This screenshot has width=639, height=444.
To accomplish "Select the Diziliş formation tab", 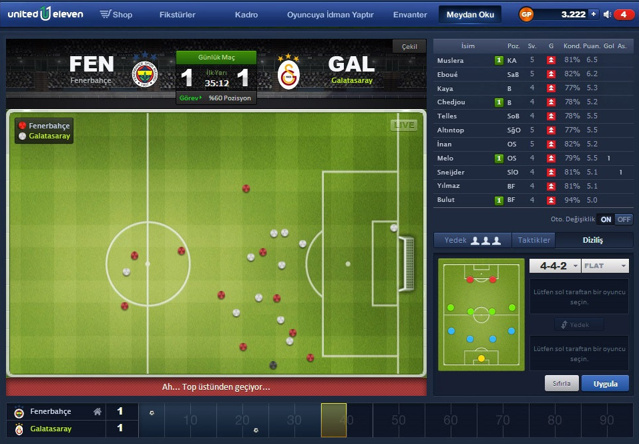I will click(x=593, y=240).
